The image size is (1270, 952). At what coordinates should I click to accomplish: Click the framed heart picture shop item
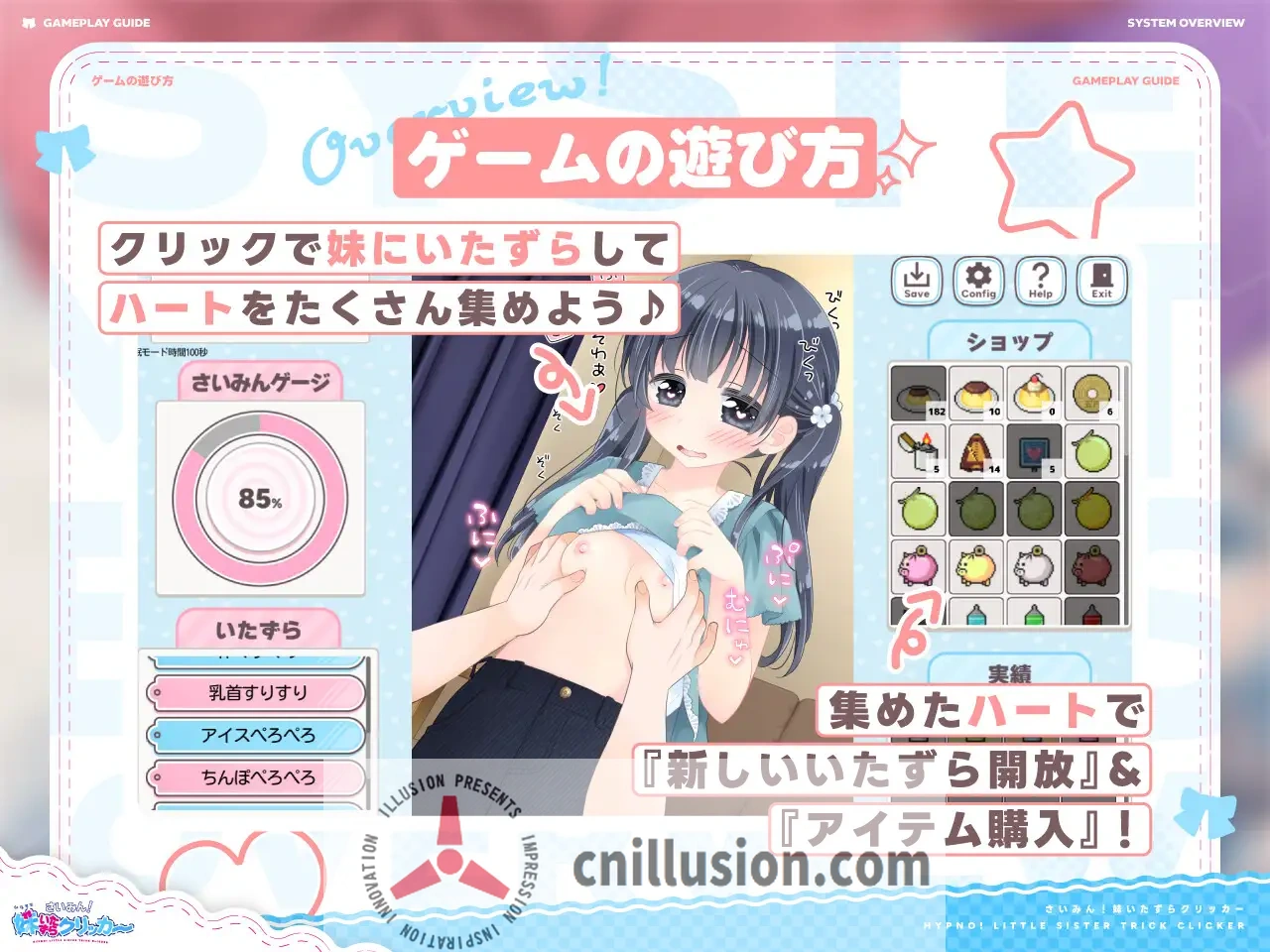pos(1035,453)
